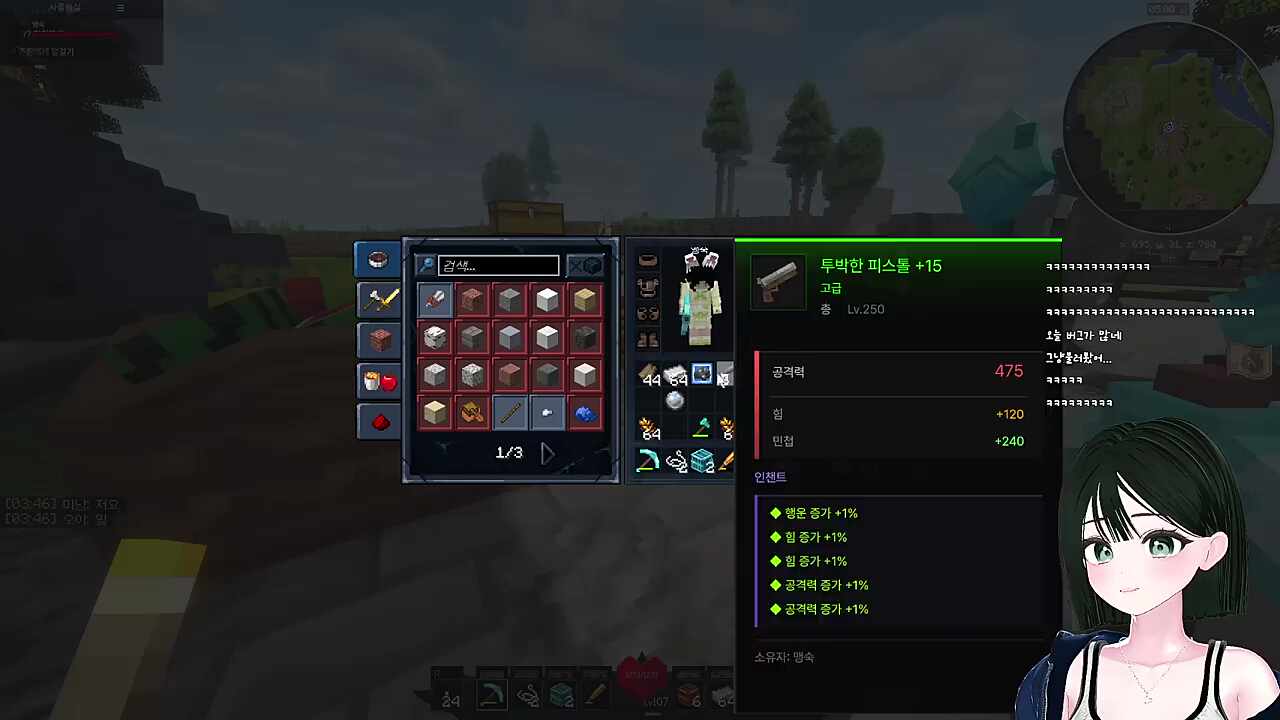Viewport: 1280px width, 720px height.
Task: Select the redstone dust category icon
Action: (378, 421)
